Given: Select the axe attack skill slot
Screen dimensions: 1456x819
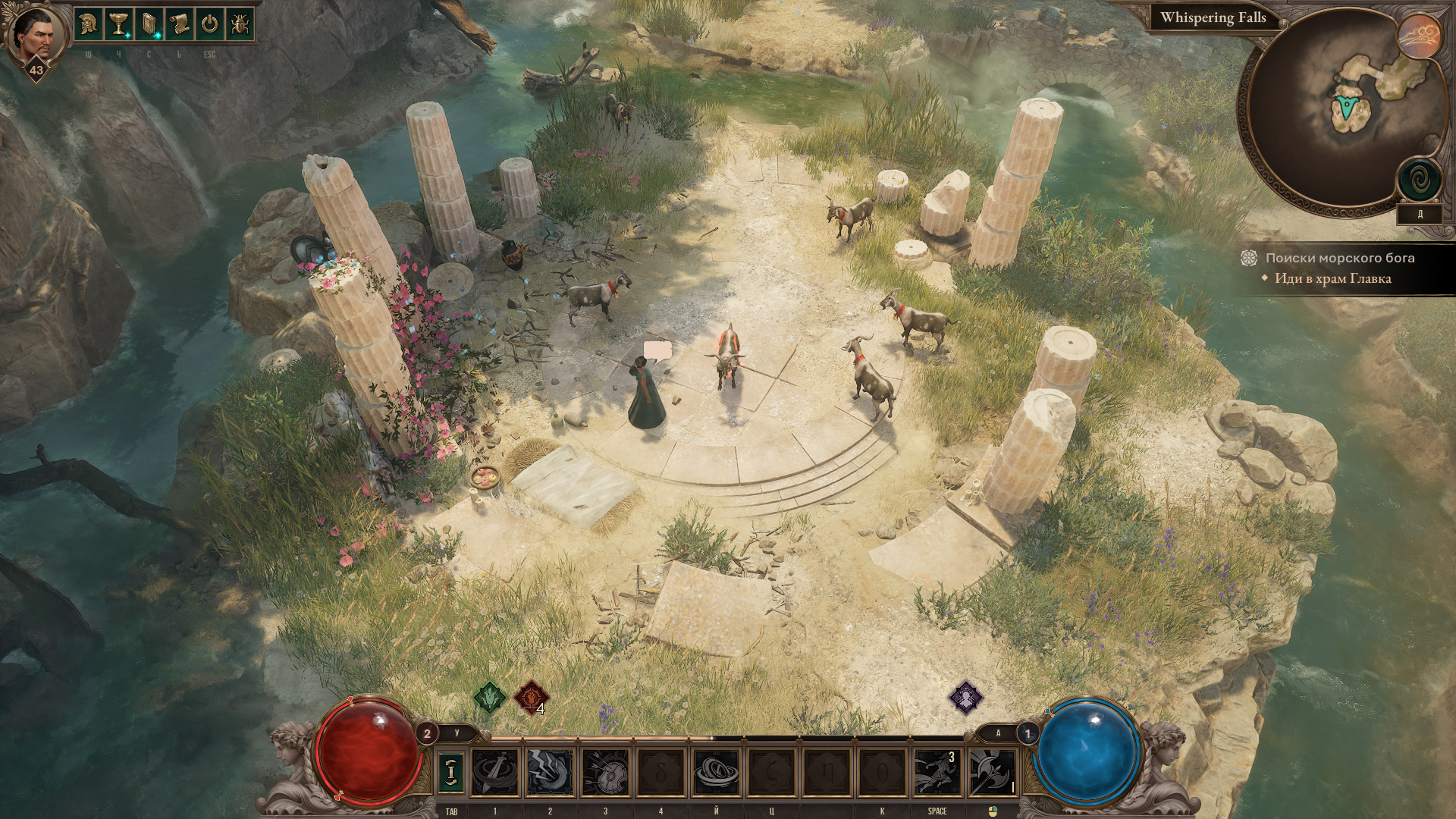Looking at the screenshot, I should tap(992, 772).
